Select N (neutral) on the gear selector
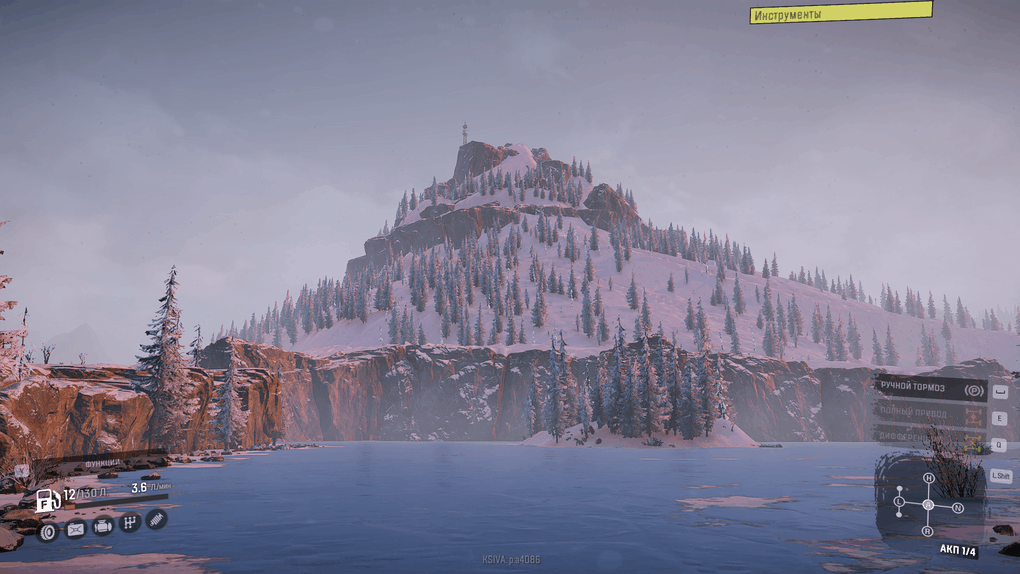Image resolution: width=1020 pixels, height=574 pixels. (957, 508)
